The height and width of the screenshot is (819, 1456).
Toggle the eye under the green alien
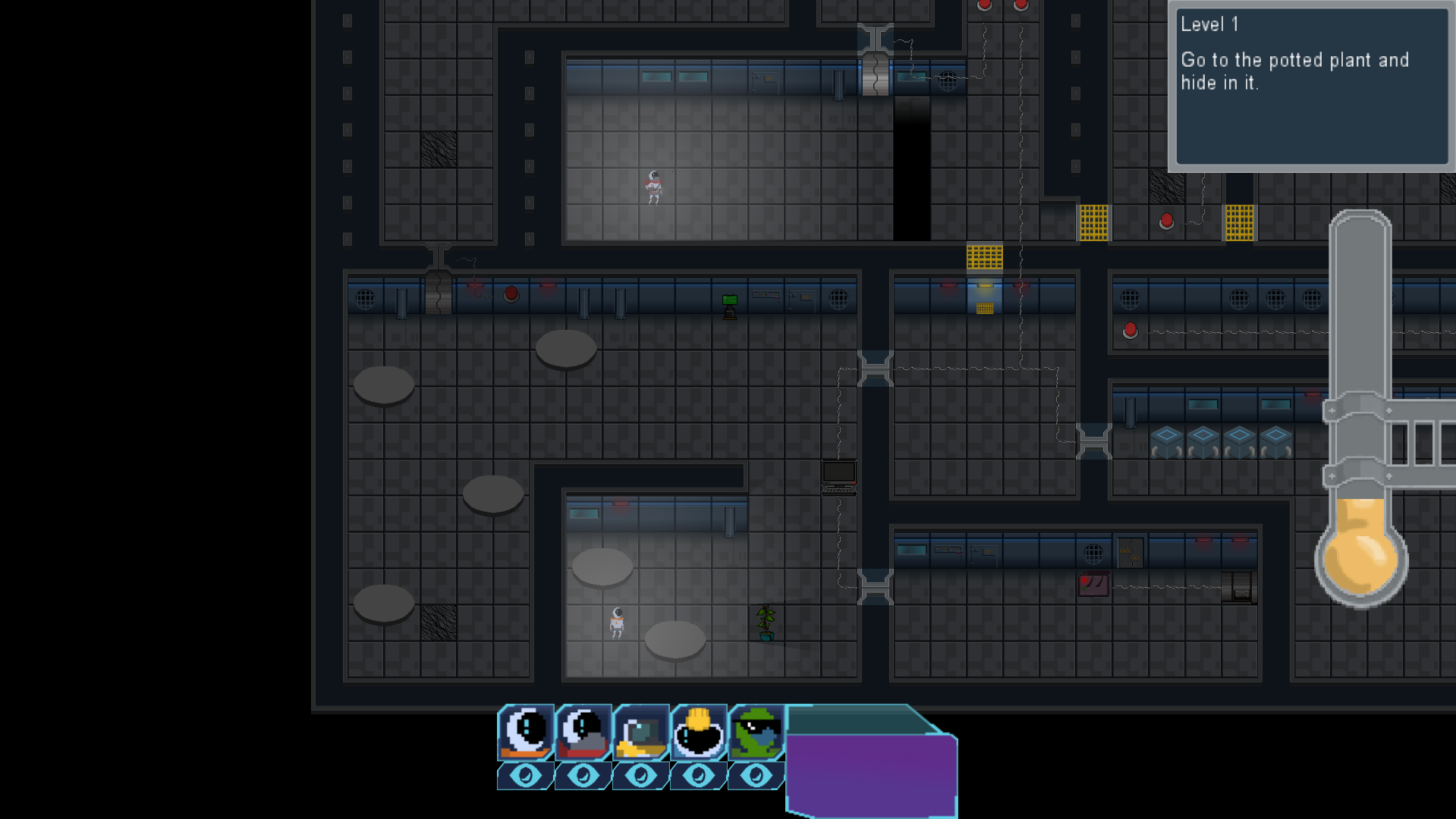click(x=756, y=776)
